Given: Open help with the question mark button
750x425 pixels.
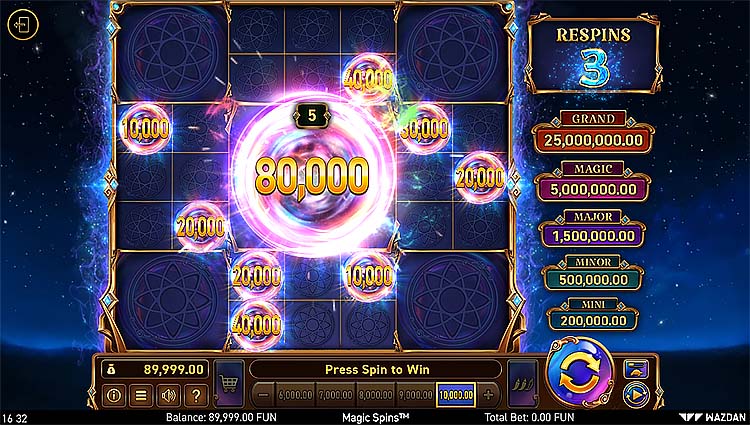Looking at the screenshot, I should tap(196, 395).
